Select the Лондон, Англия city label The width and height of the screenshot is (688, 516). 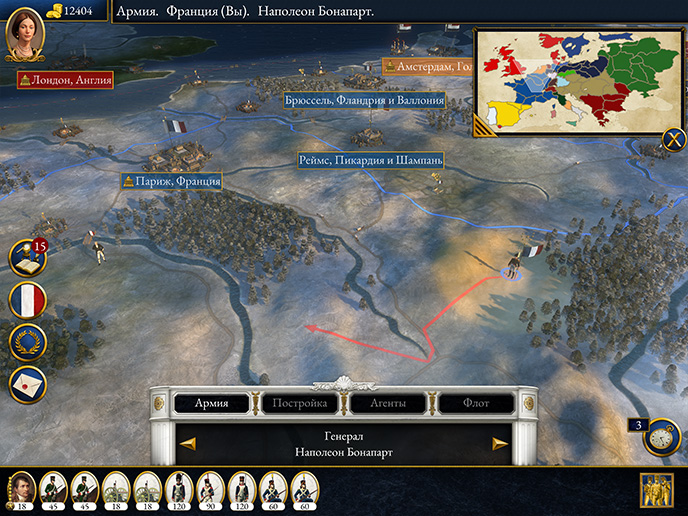[x=65, y=79]
